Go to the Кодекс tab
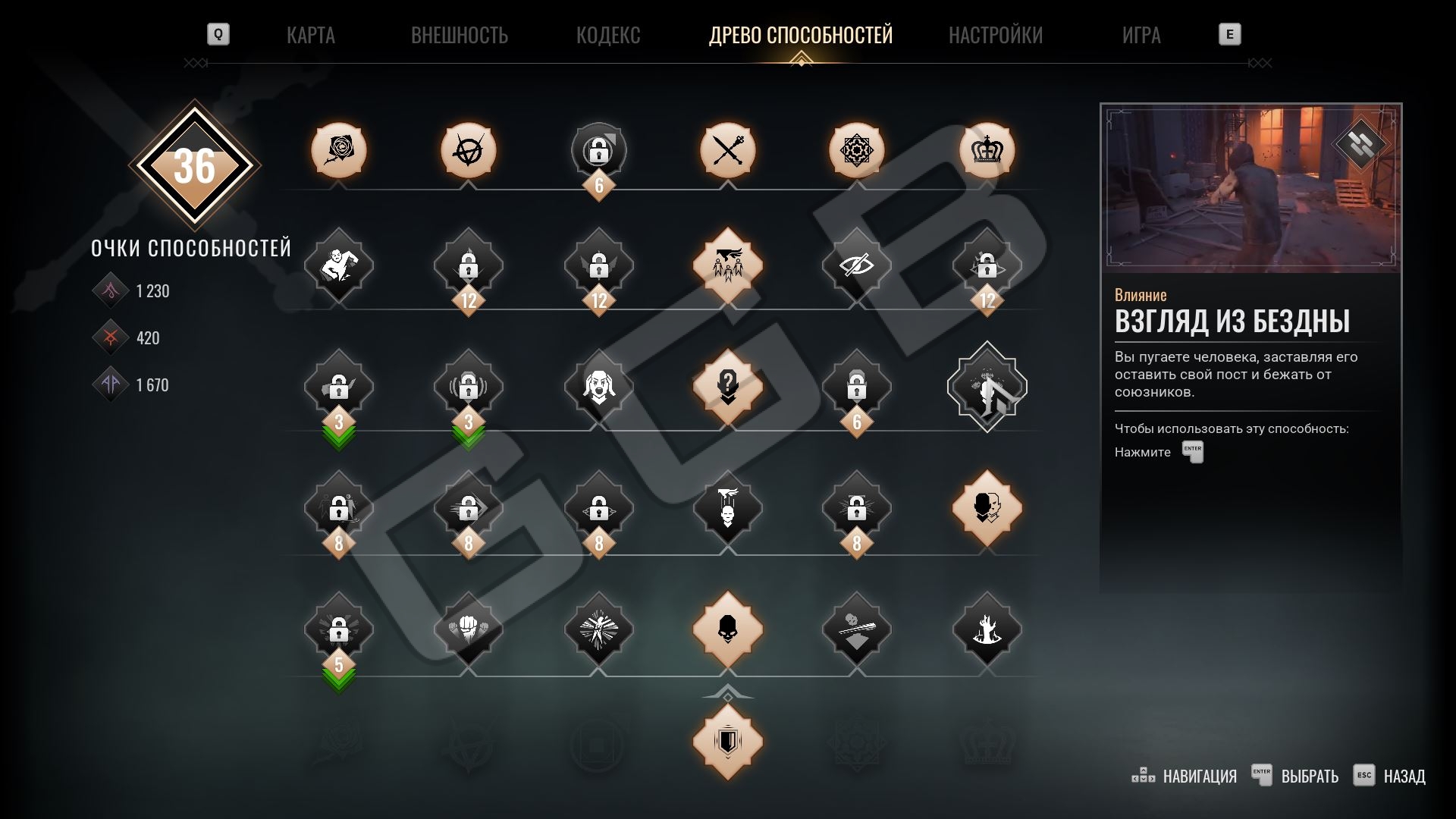Screen dimensions: 1456x819 point(608,35)
